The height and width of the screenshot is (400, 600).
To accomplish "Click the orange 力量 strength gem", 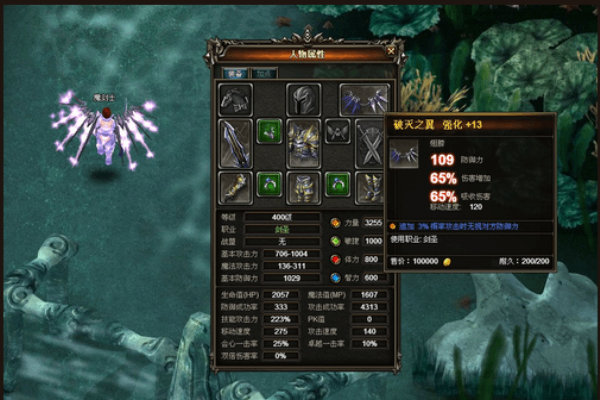I will pos(335,223).
